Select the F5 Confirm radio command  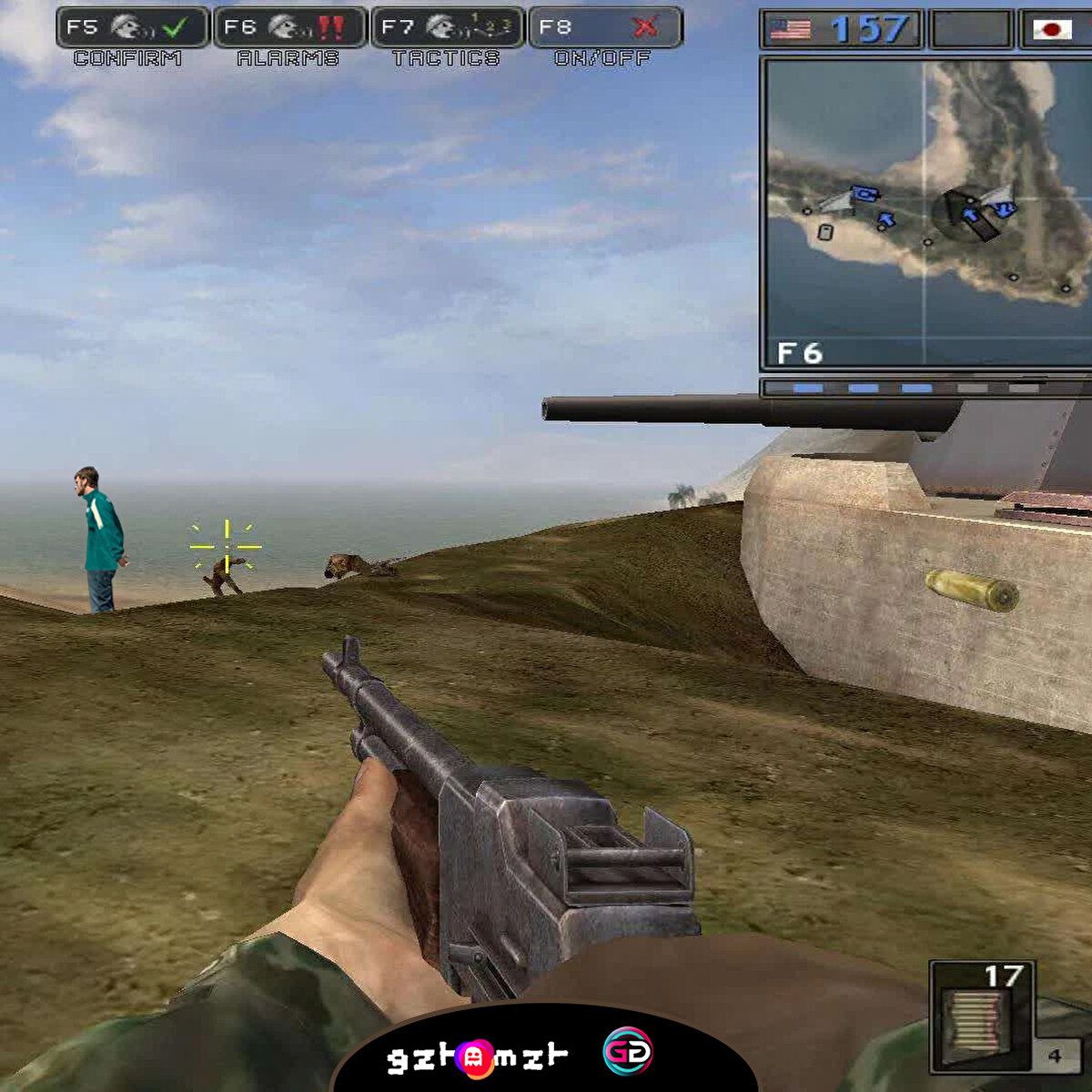tap(133, 28)
